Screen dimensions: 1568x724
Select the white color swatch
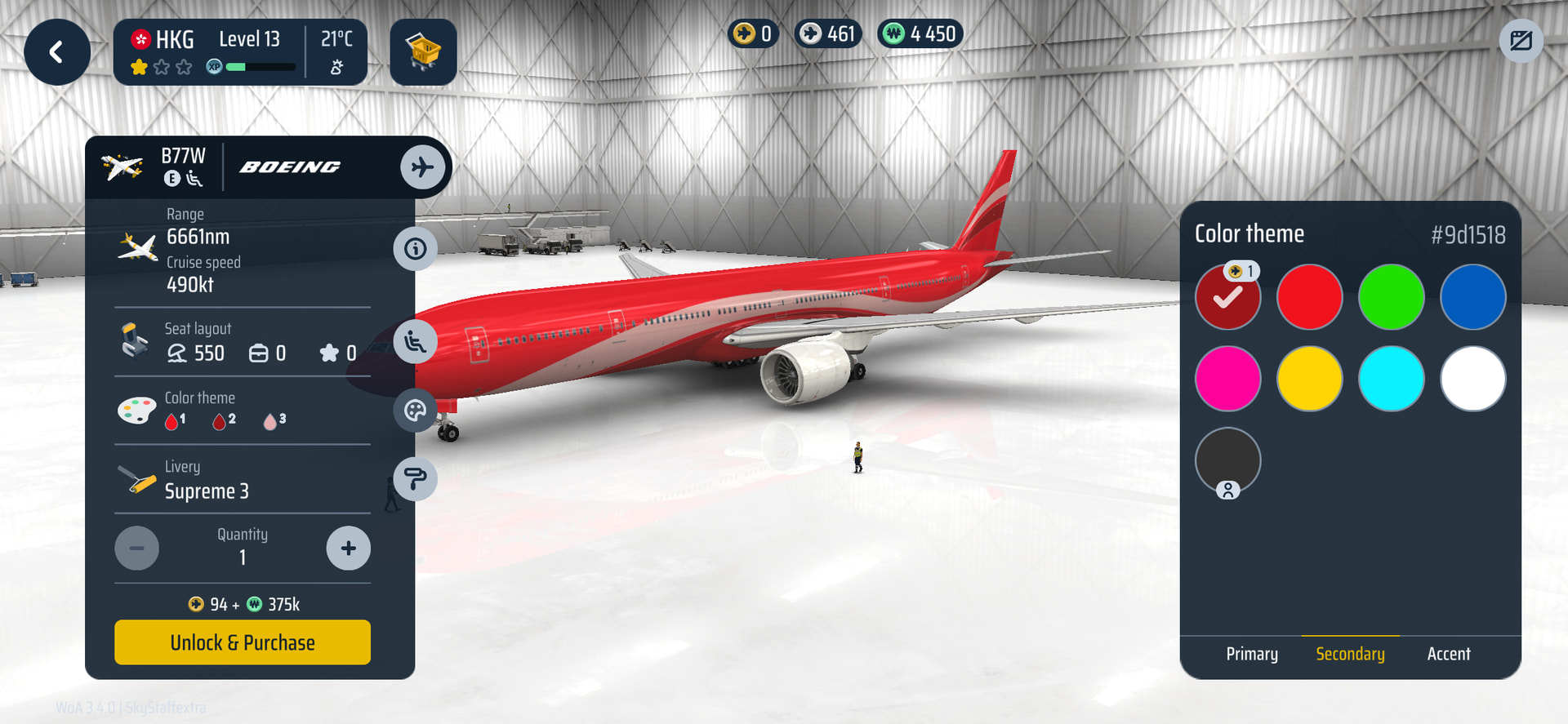1472,379
